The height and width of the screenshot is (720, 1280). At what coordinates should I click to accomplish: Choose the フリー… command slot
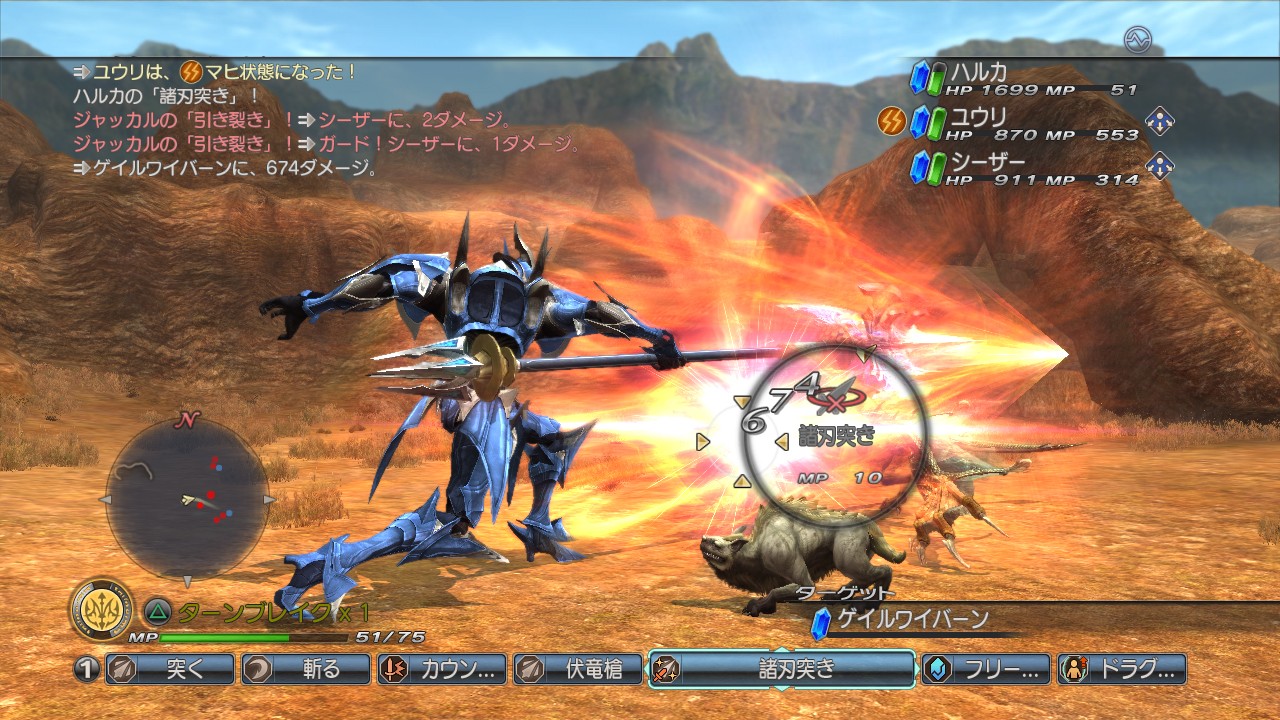986,669
